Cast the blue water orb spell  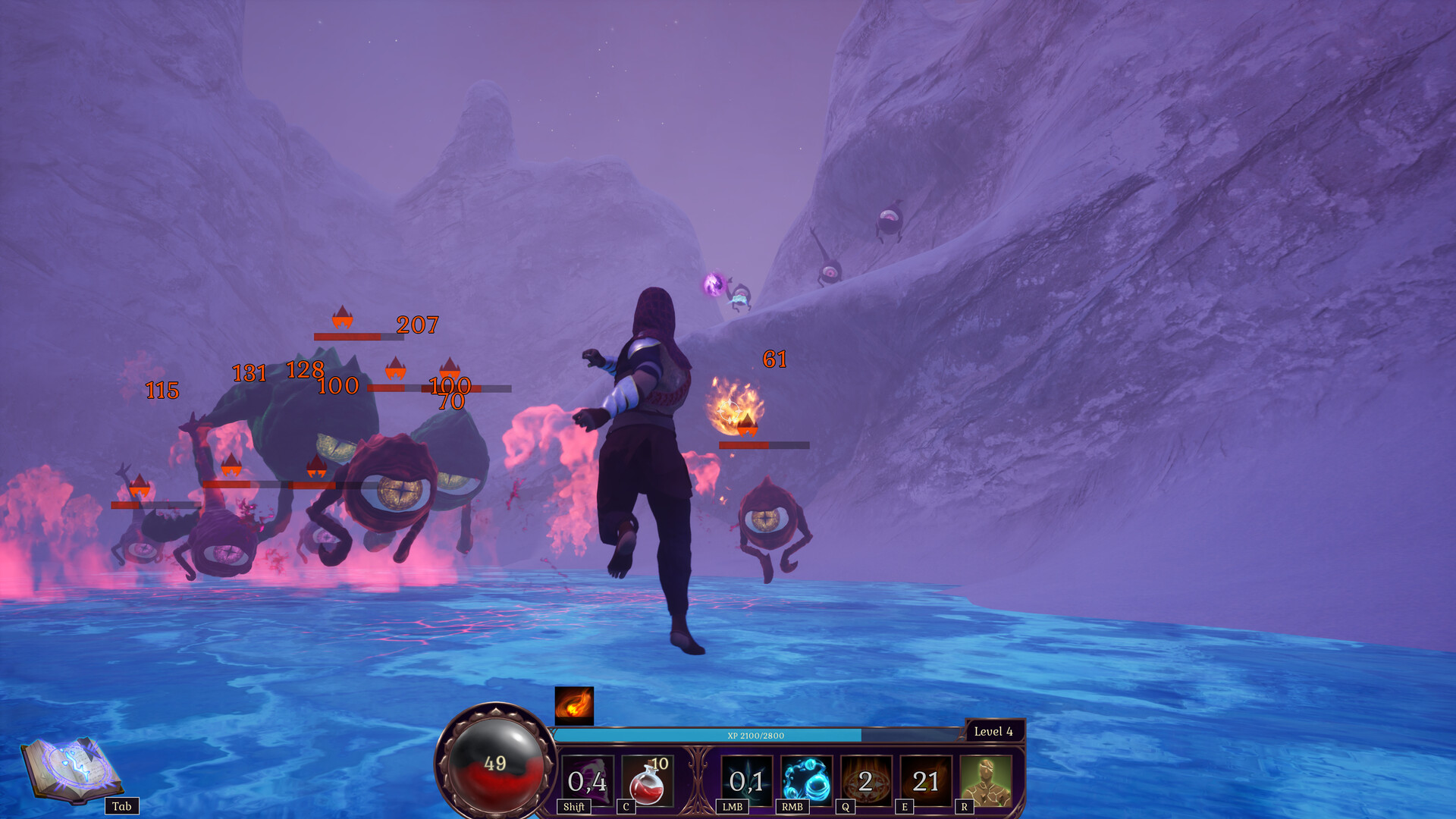click(806, 780)
